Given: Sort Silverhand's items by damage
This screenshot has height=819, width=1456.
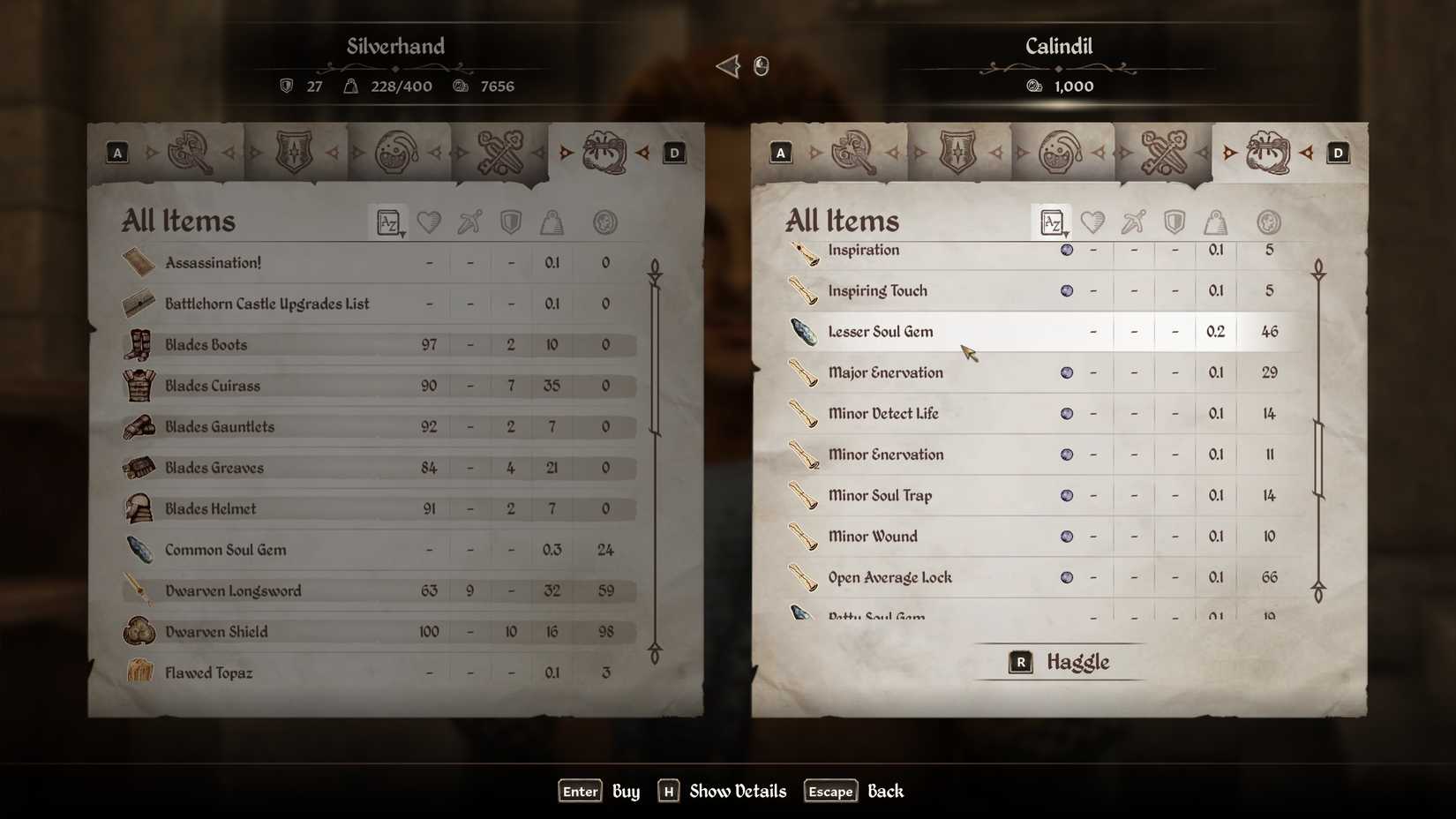Looking at the screenshot, I should coord(469,222).
